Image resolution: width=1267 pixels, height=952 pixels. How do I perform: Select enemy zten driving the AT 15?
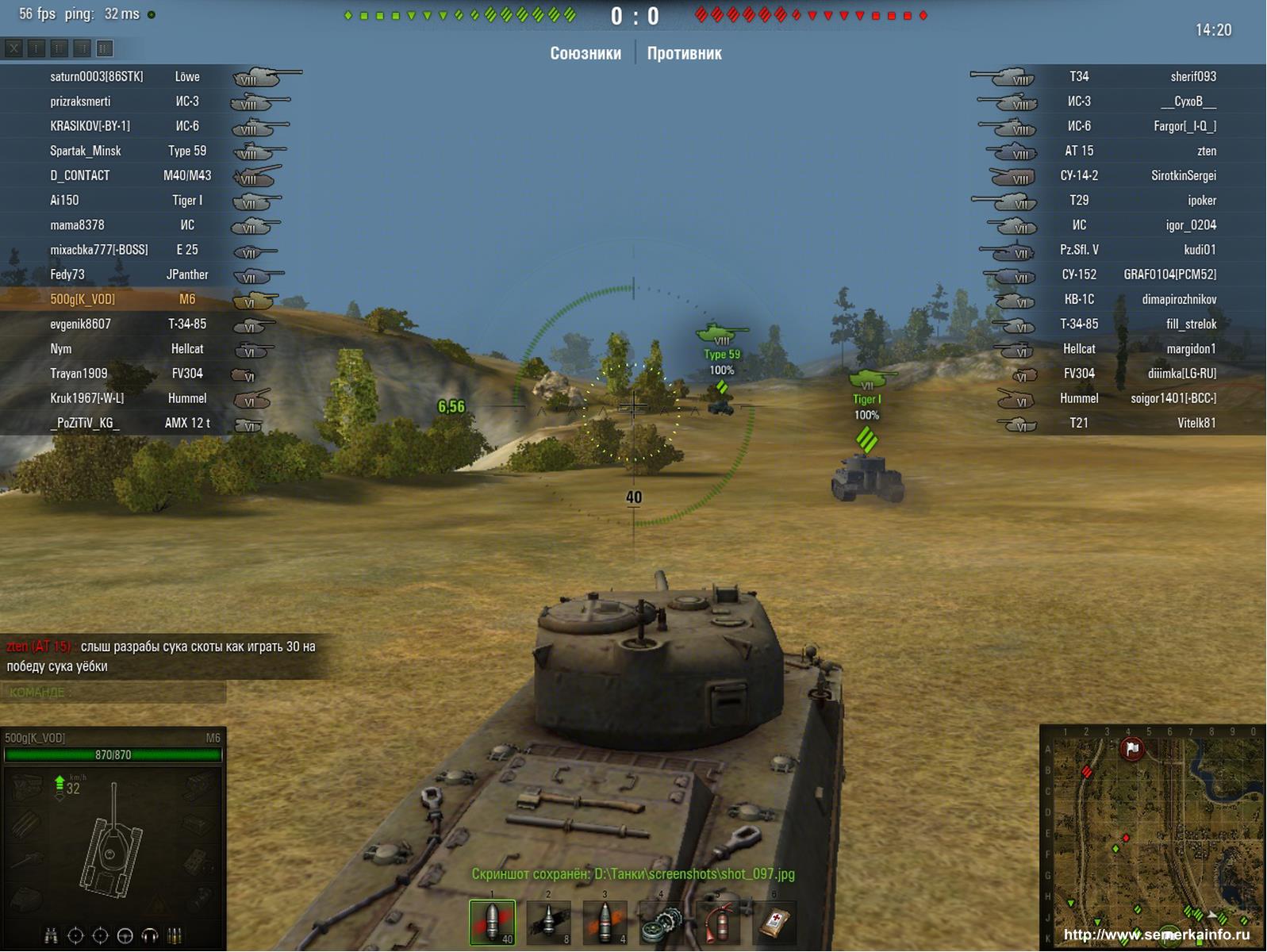pos(1206,151)
